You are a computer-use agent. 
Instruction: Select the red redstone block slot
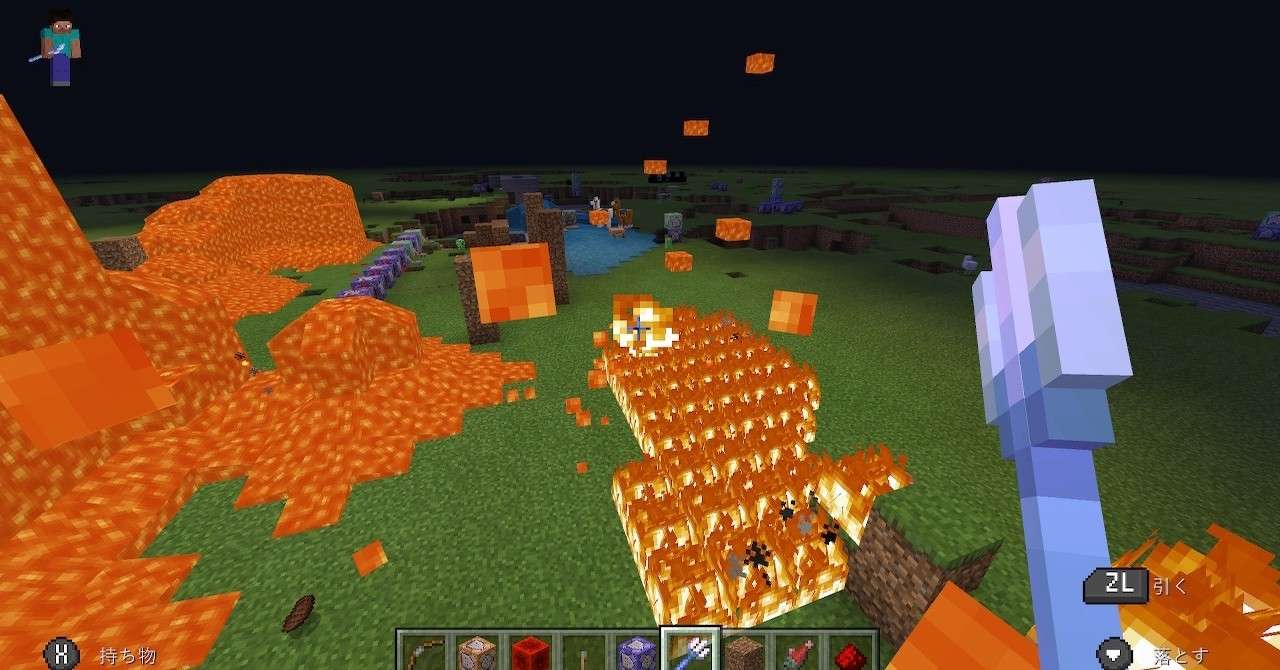pos(530,653)
